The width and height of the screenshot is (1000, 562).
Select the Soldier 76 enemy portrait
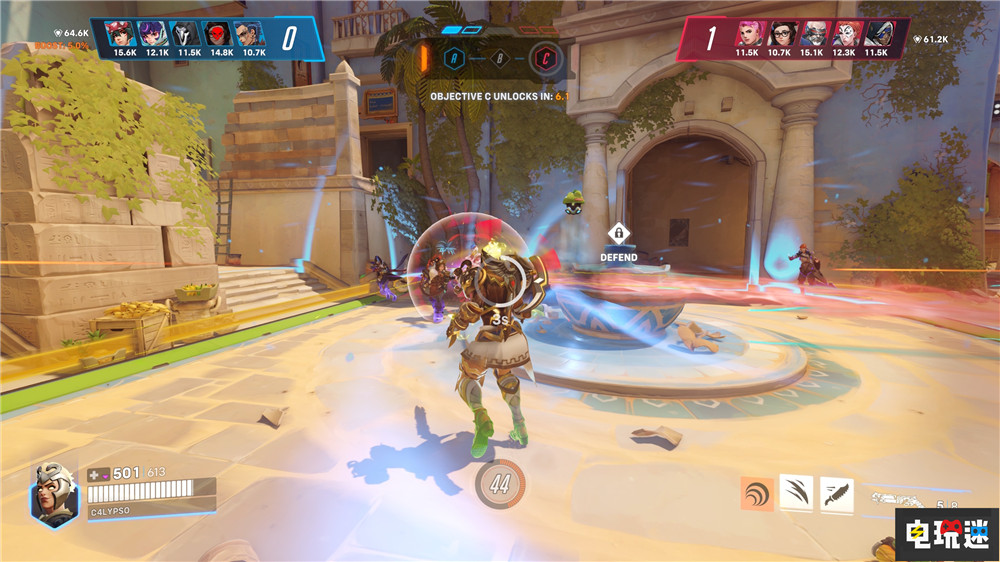(x=813, y=34)
